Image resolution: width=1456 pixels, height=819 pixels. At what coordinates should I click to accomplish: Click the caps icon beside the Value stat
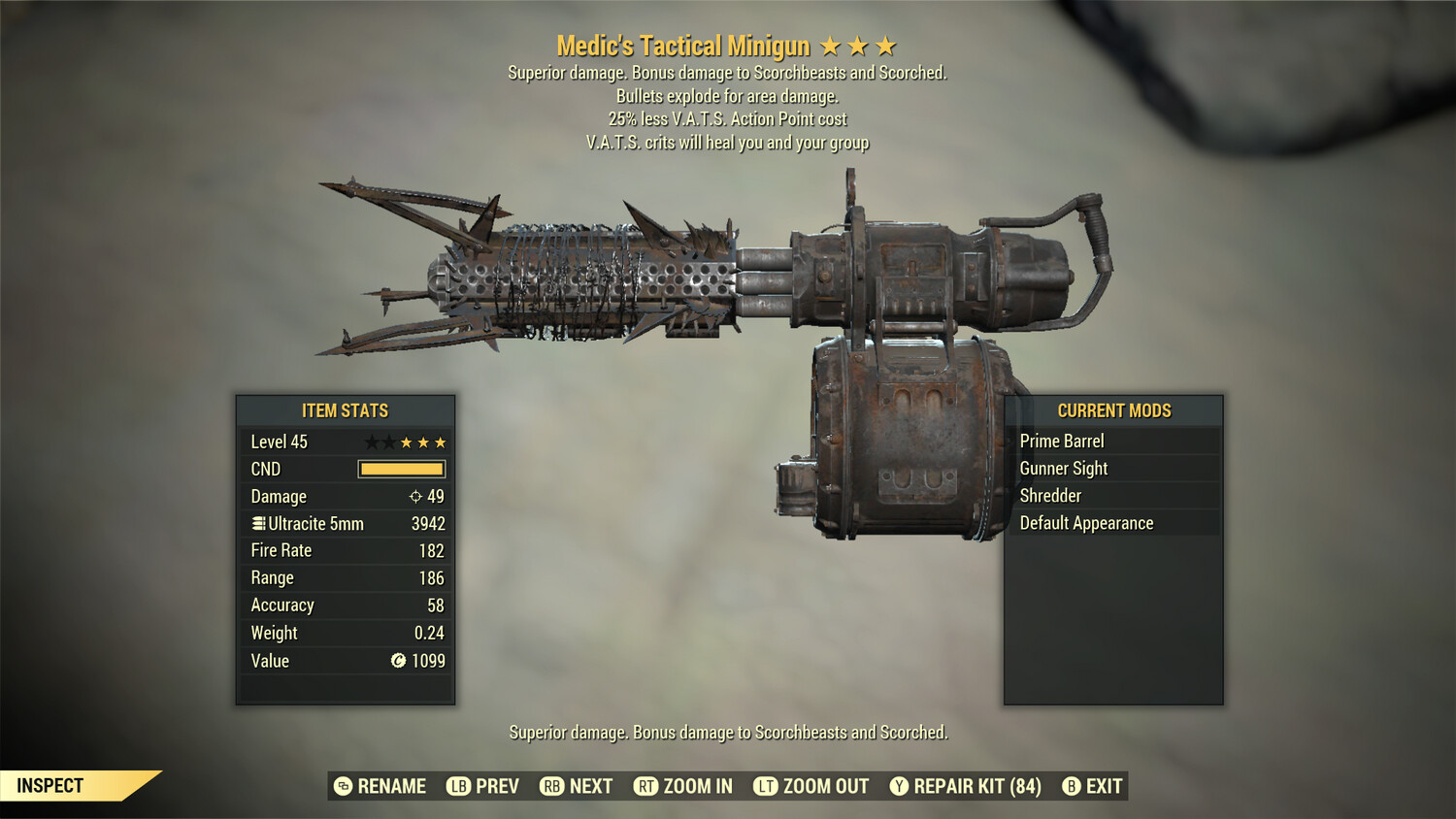pyautogui.click(x=397, y=661)
